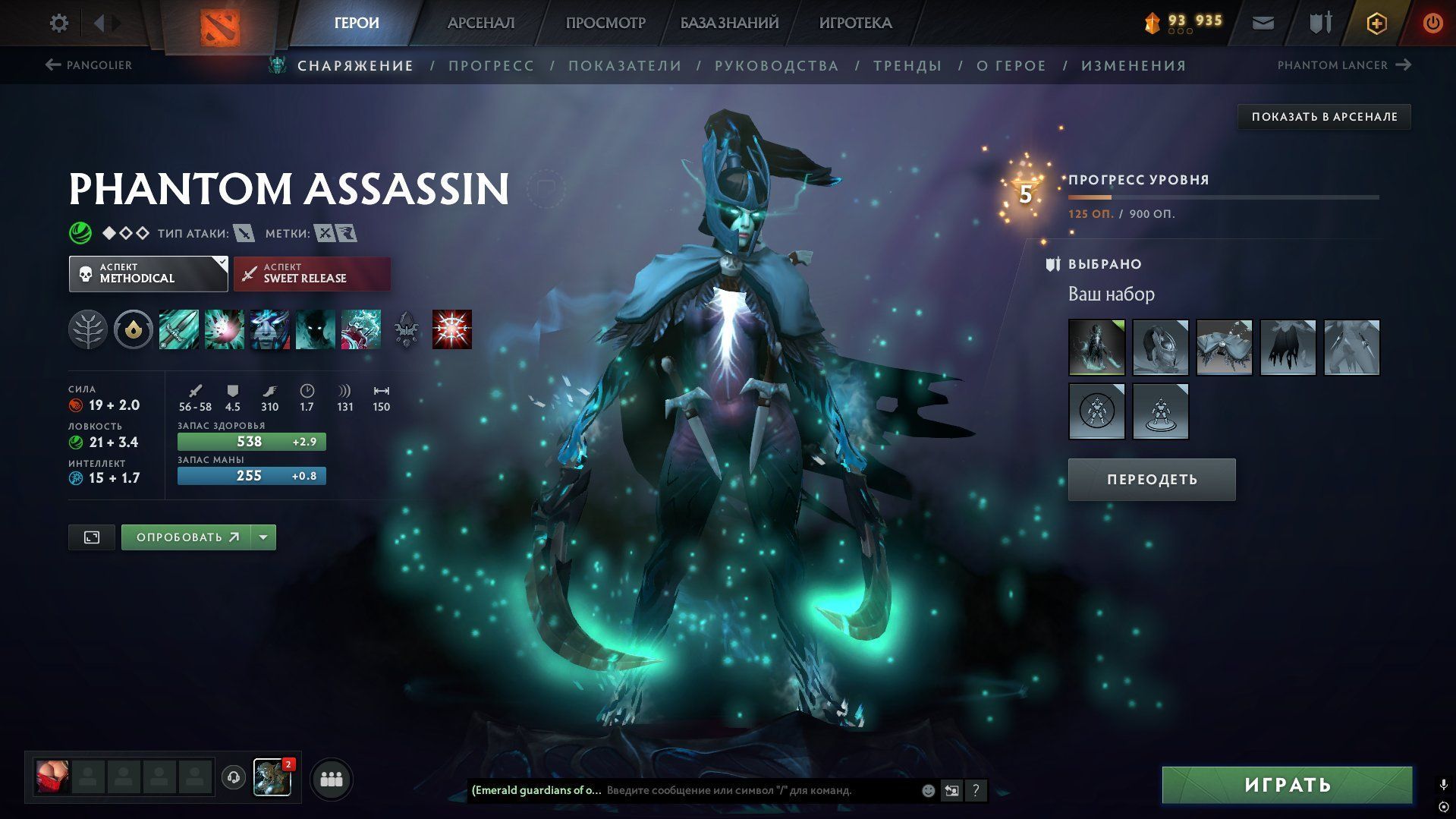
Task: Open the mail envelope inbox
Action: coord(1263,23)
